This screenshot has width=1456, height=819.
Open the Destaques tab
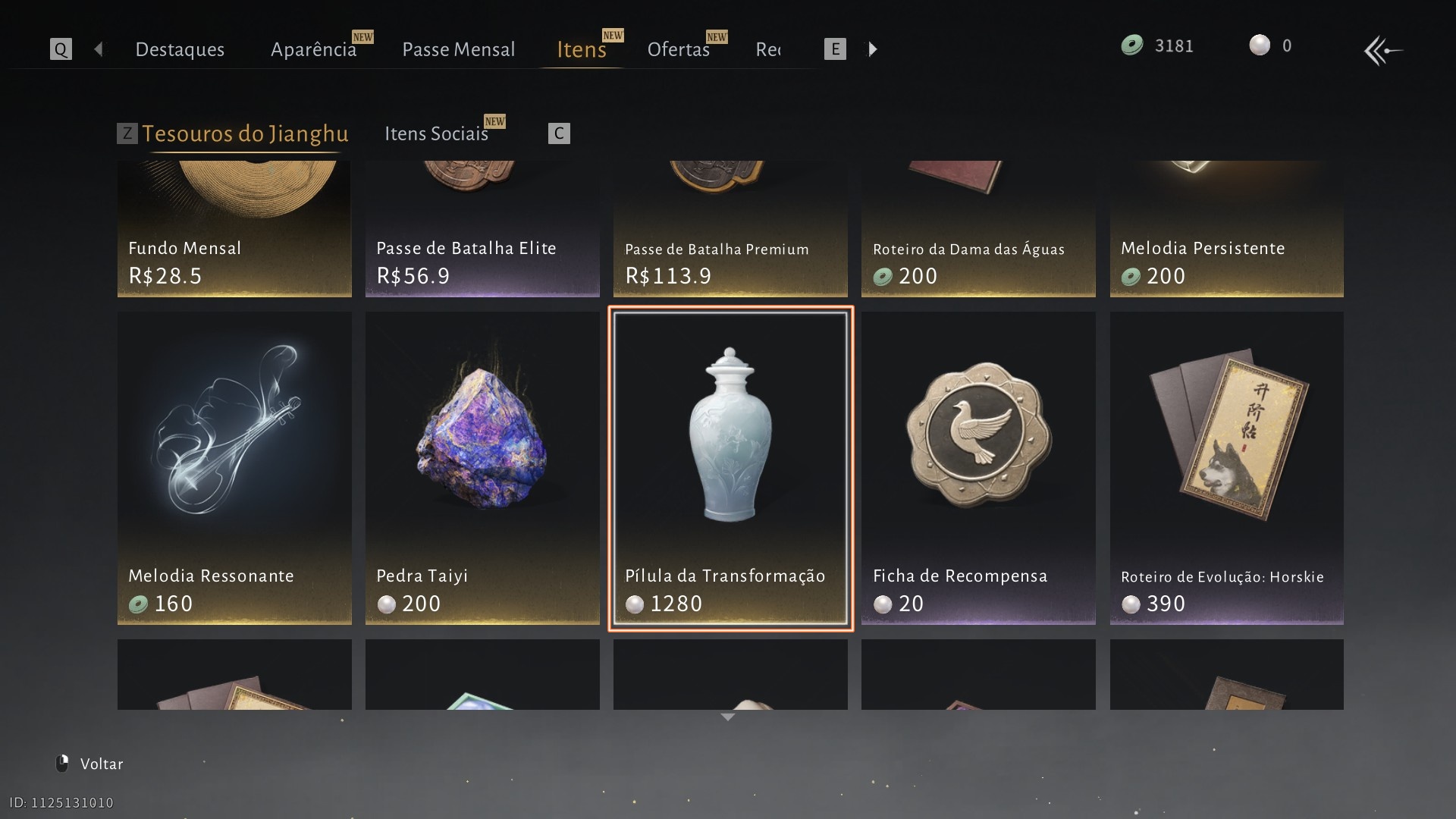[180, 49]
